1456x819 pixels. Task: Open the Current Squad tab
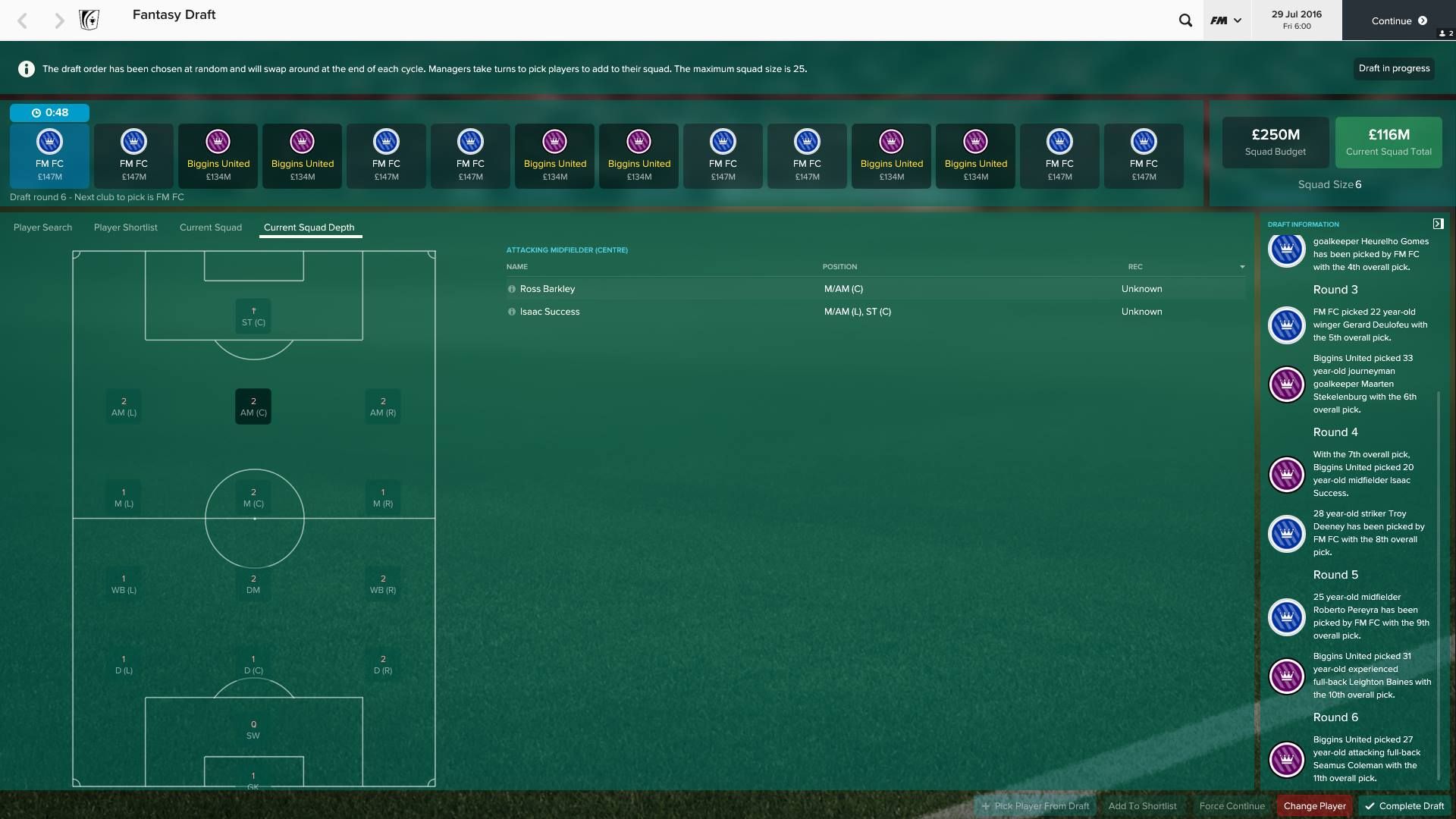click(211, 227)
